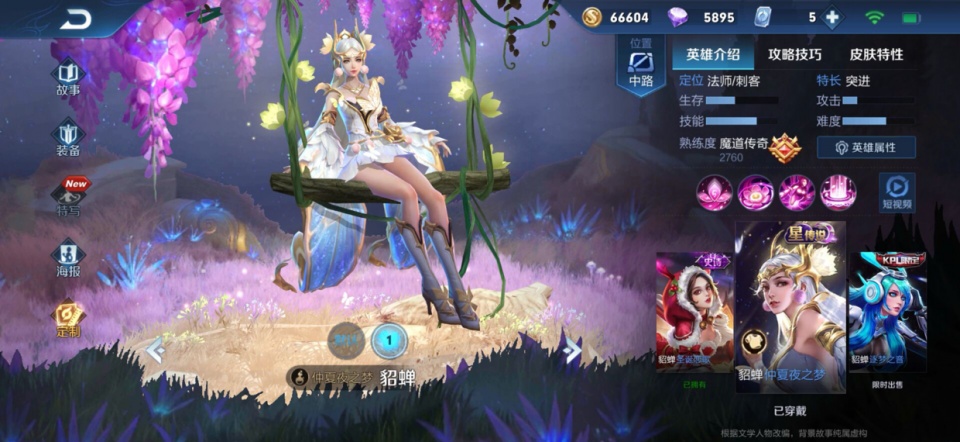Screen dimensions: 960x442
Task: Select the pink lotus bud skill icon
Action: pyautogui.click(x=714, y=192)
